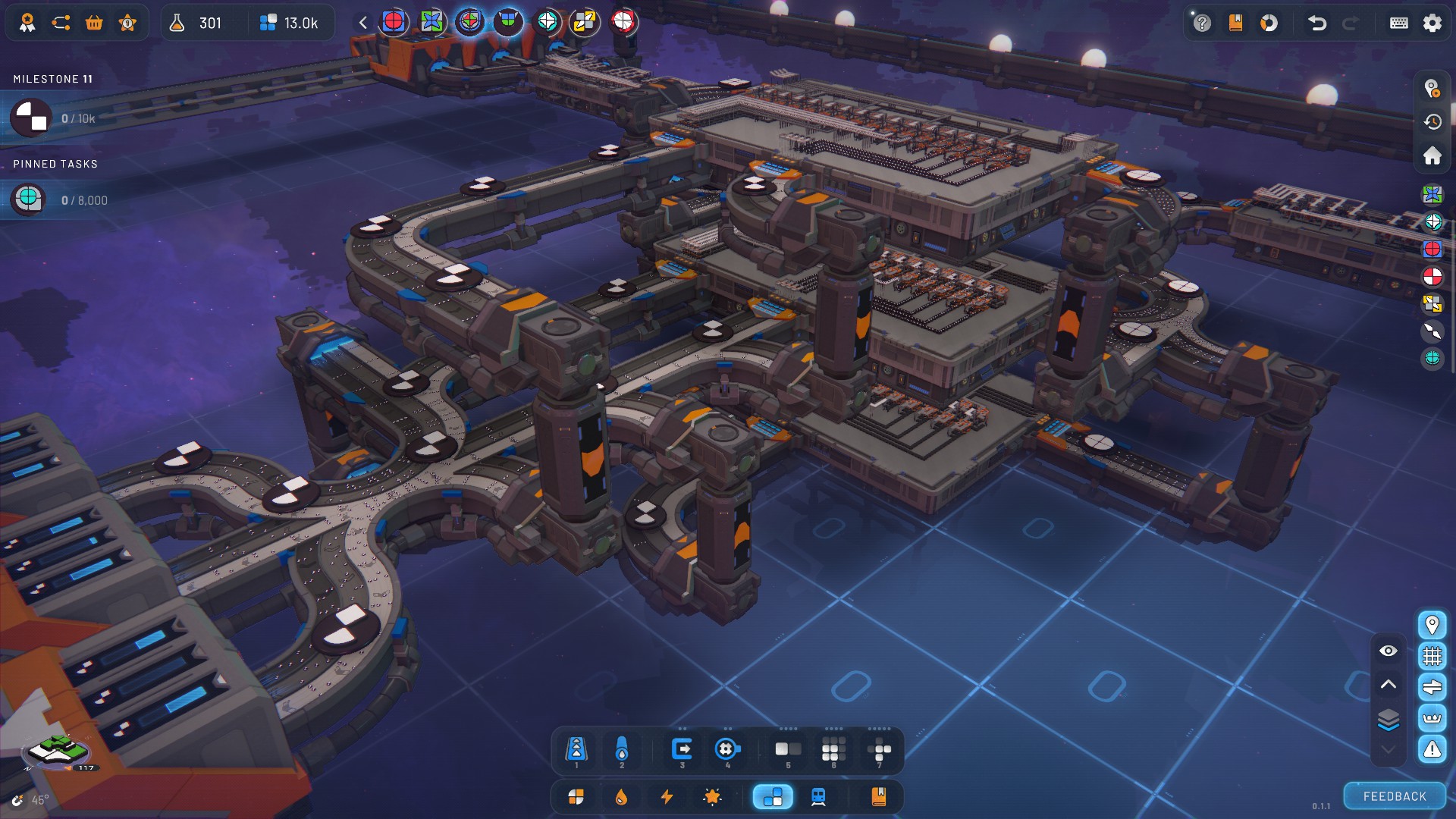Undo the last action
The width and height of the screenshot is (1456, 819).
click(x=1317, y=23)
